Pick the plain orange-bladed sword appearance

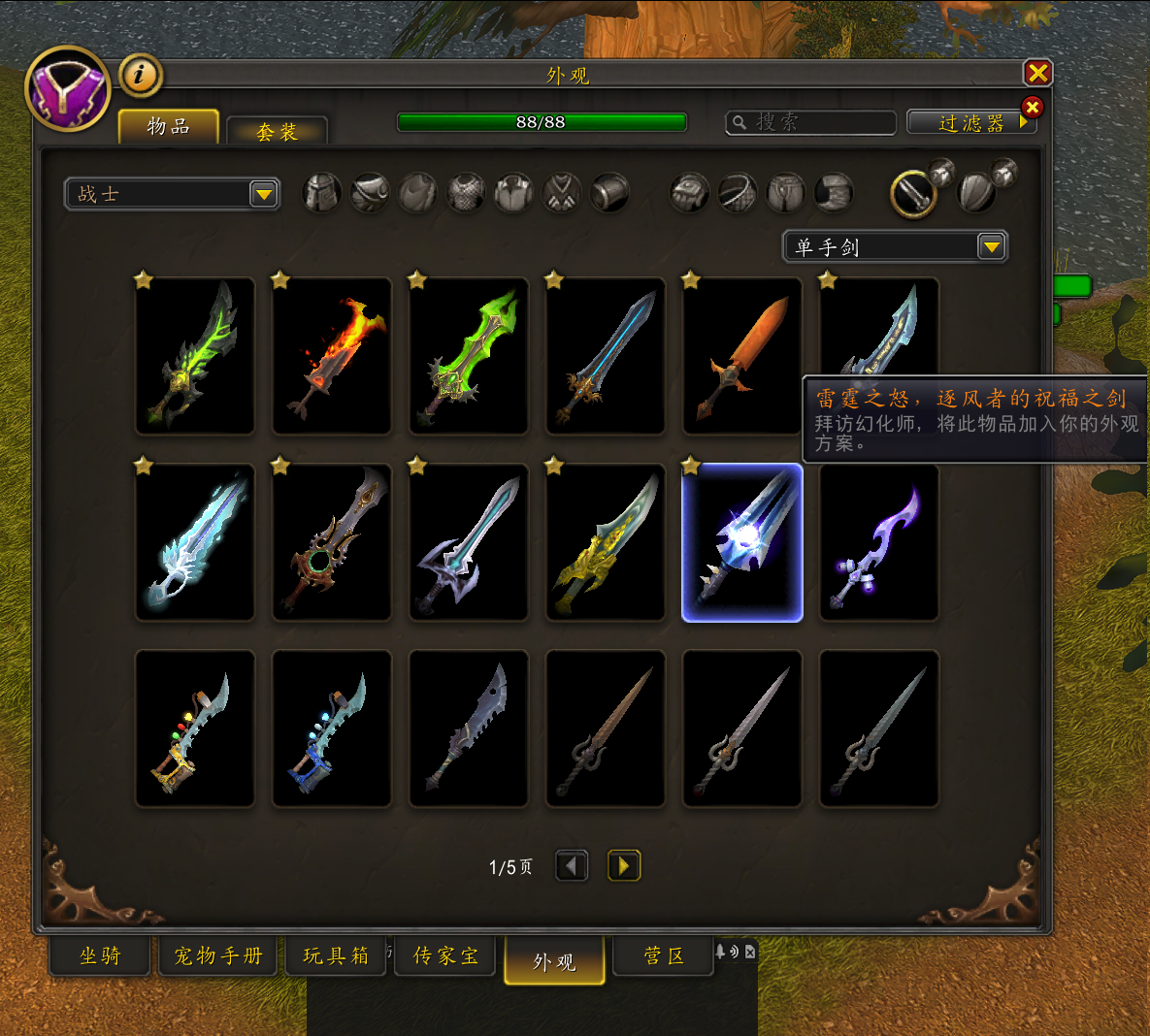coord(742,356)
